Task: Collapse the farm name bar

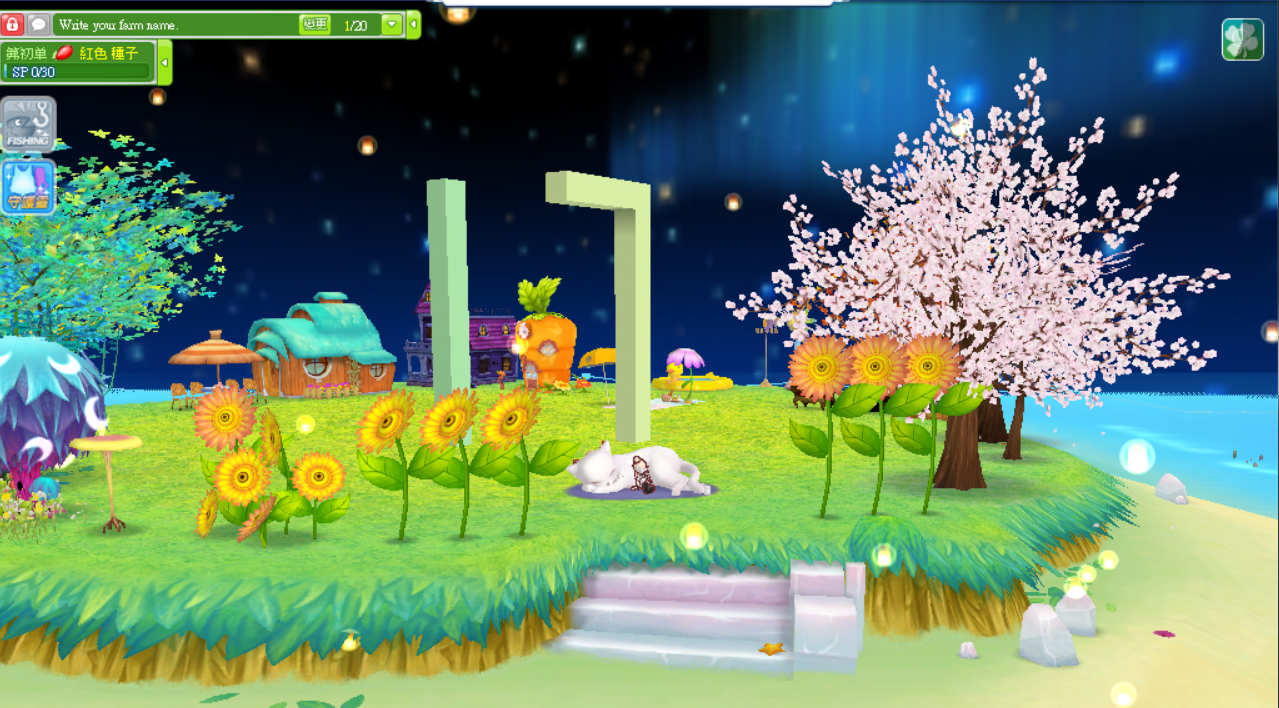Action: (414, 25)
